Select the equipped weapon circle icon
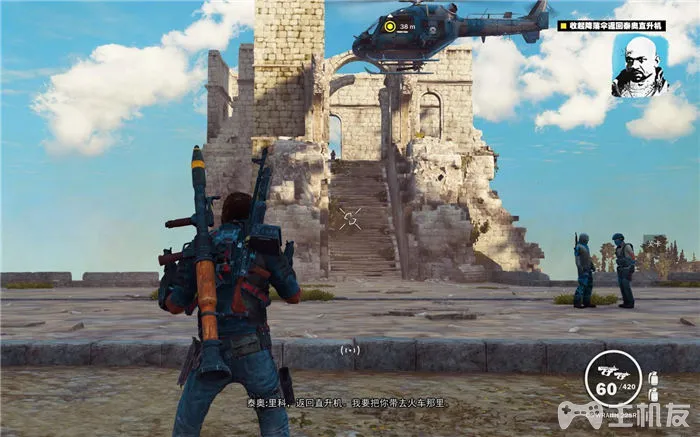This screenshot has height=437, width=700. pyautogui.click(x=611, y=378)
